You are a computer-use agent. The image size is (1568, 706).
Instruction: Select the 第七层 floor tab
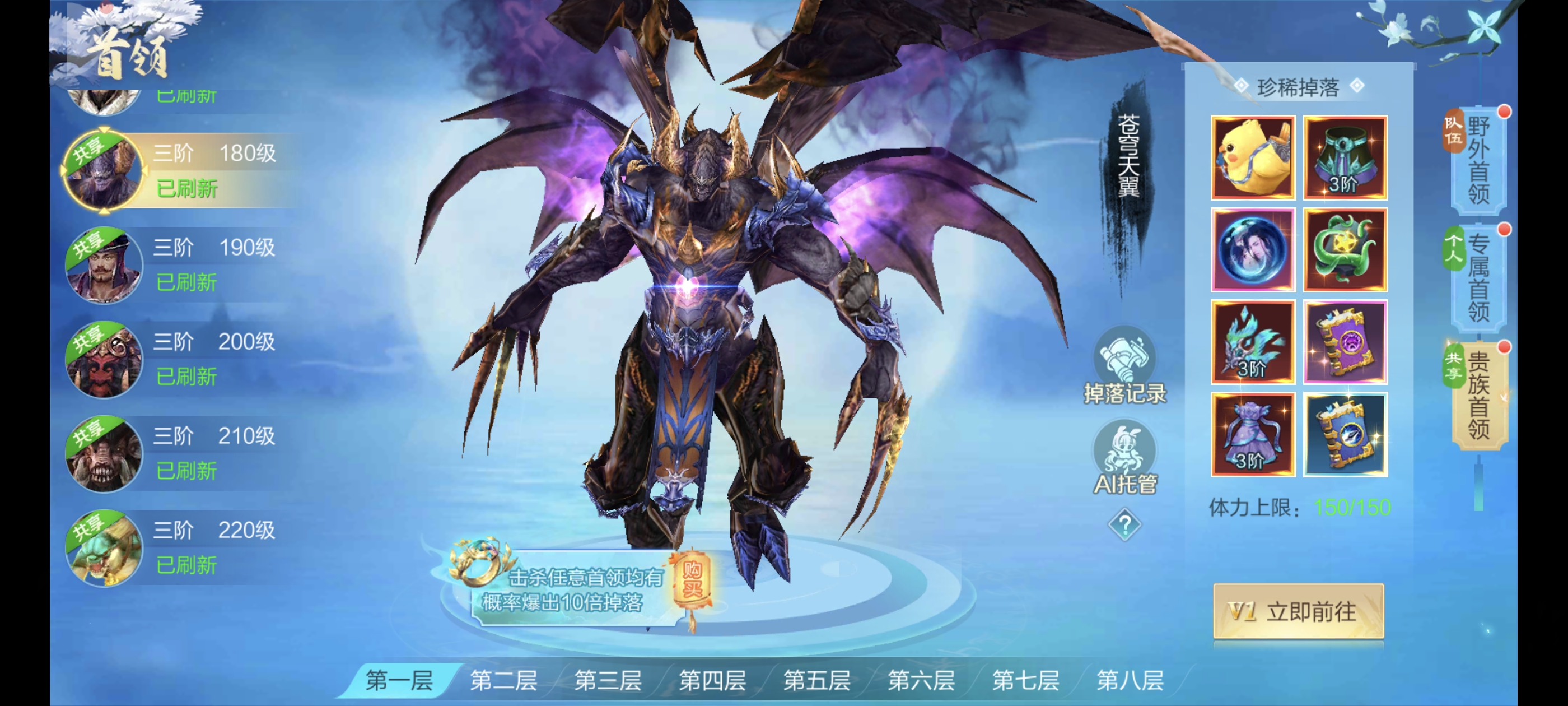(1025, 680)
